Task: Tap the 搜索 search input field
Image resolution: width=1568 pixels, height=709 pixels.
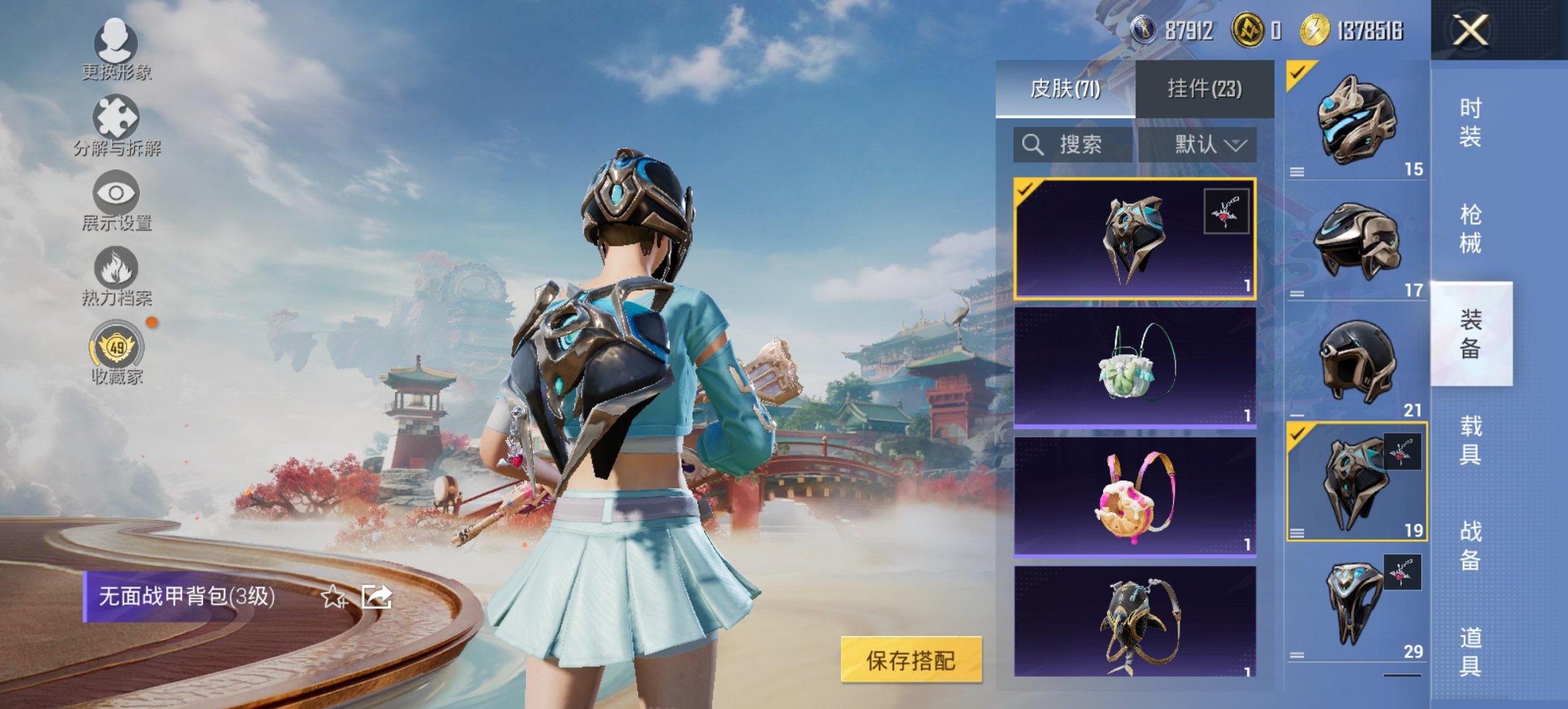Action: click(1081, 144)
